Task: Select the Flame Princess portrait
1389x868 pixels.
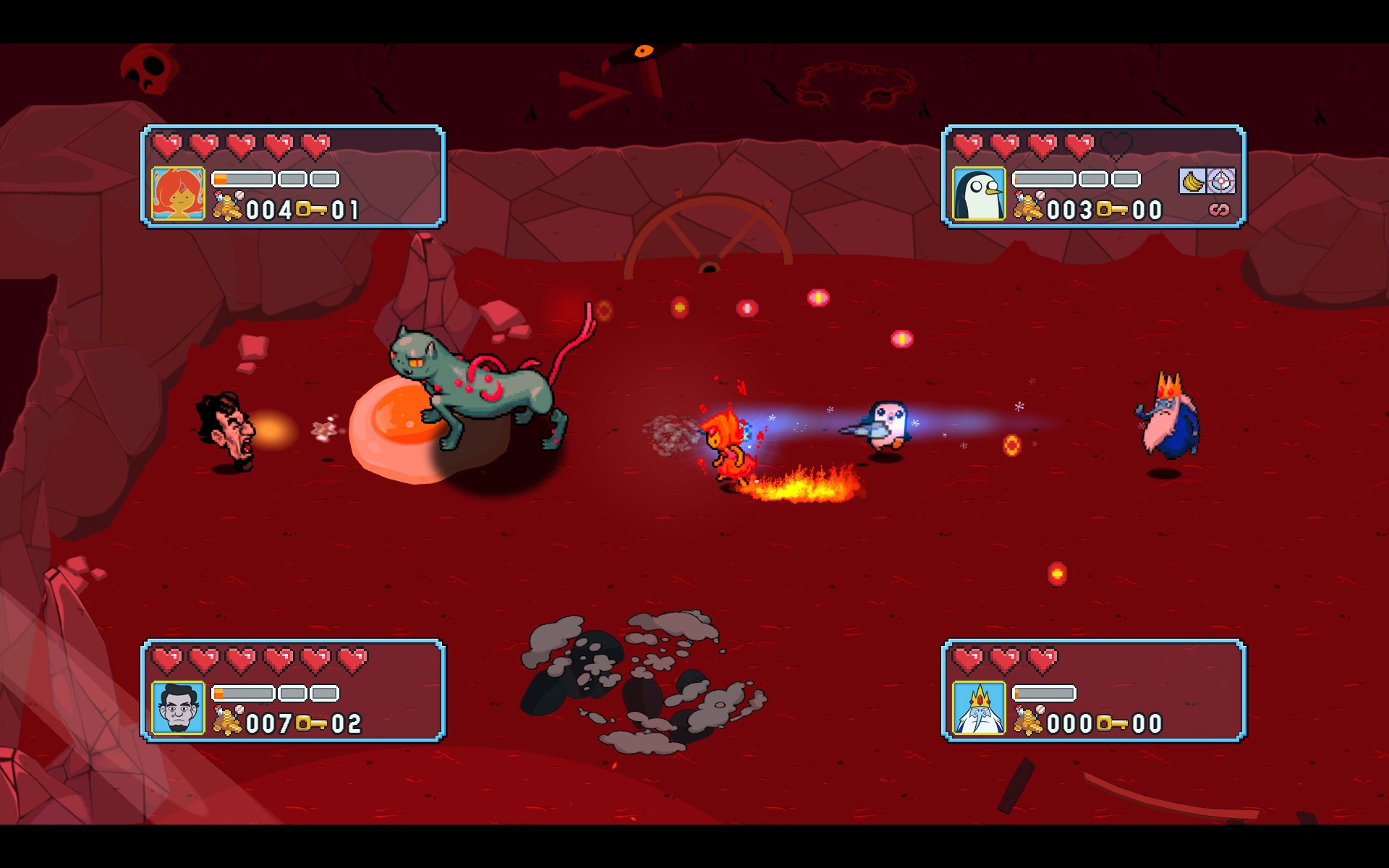Action: 178,193
